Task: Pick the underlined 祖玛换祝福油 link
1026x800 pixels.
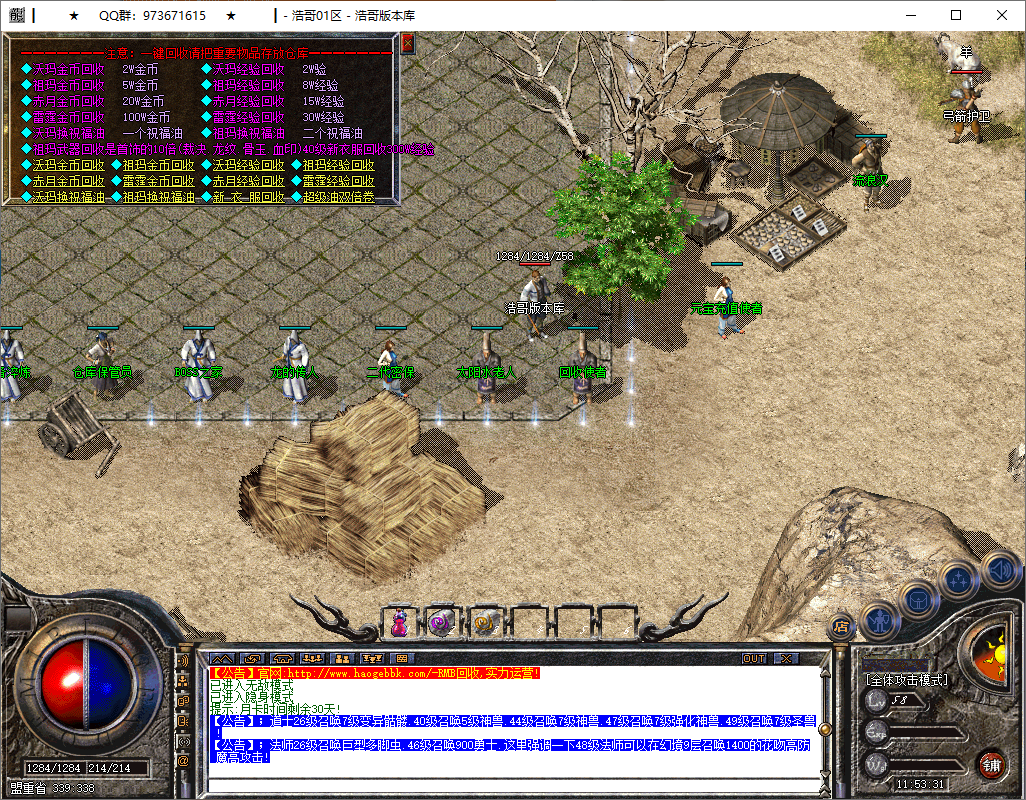Action: pos(158,197)
